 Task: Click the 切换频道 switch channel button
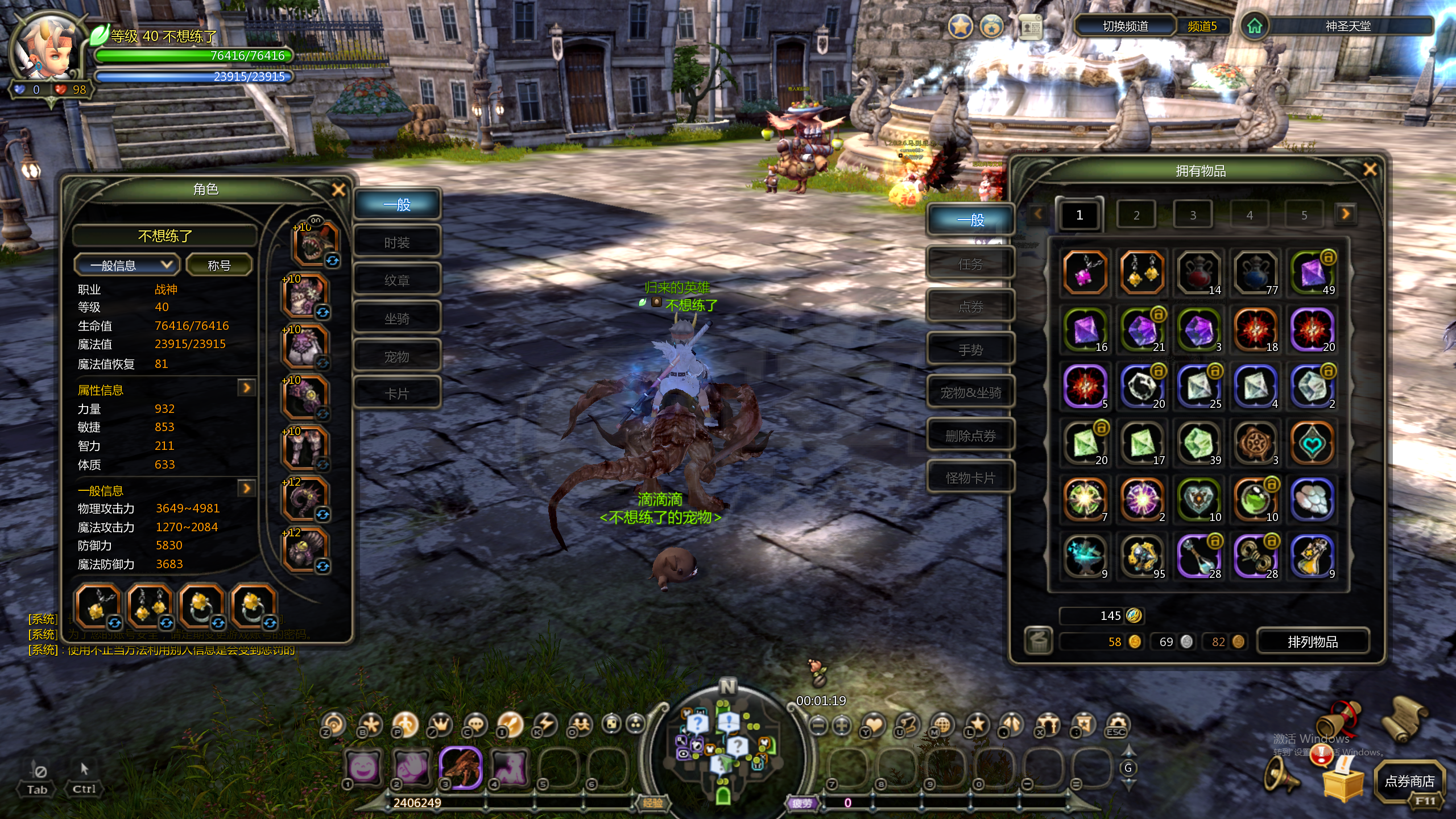pos(1125,26)
